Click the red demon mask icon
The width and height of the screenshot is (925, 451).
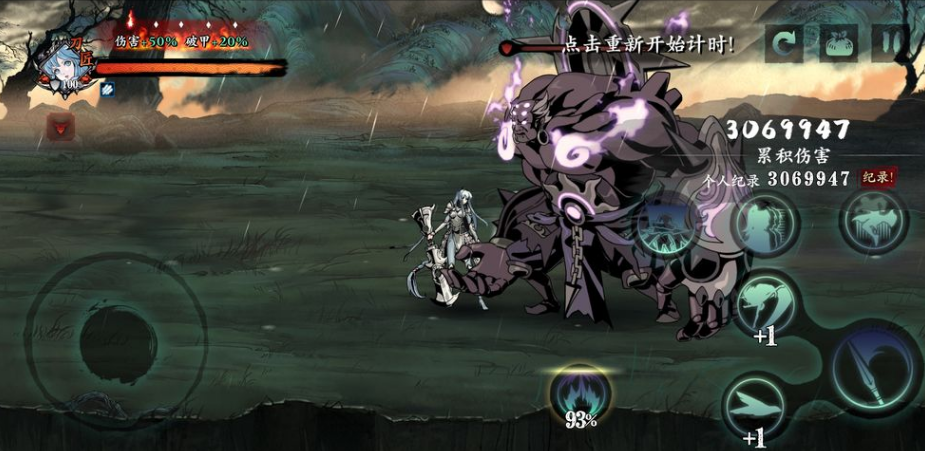(x=61, y=126)
